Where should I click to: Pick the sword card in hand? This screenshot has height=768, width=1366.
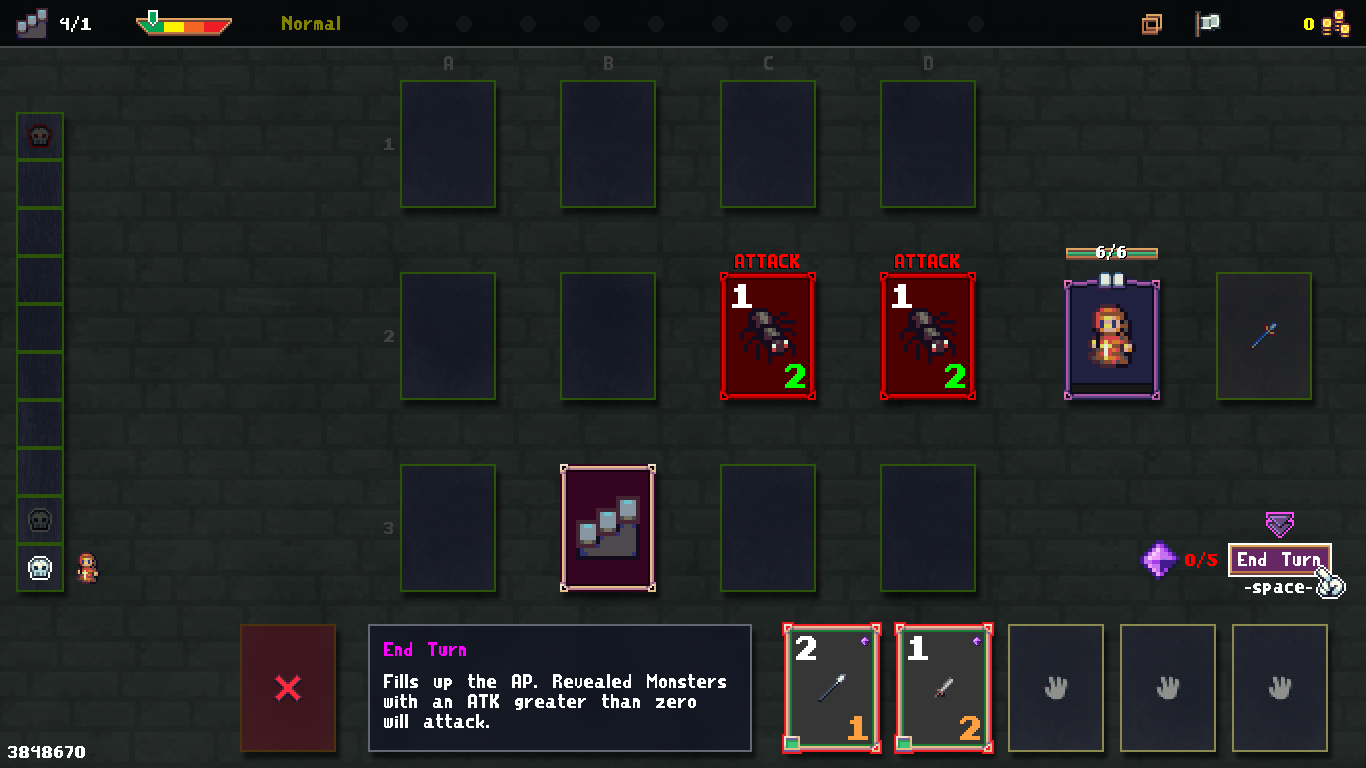tap(943, 688)
